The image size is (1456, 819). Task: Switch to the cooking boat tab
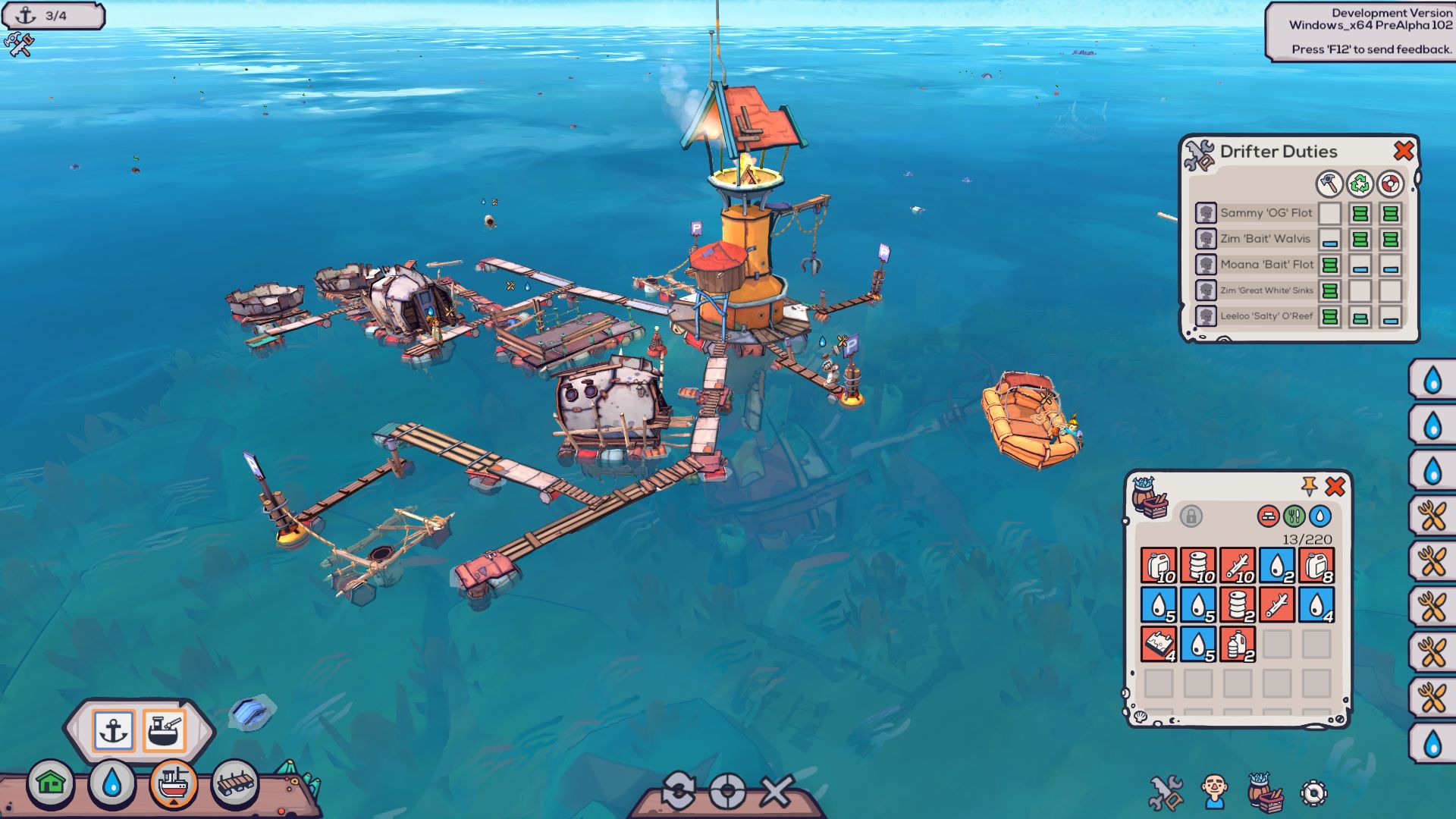(x=165, y=731)
